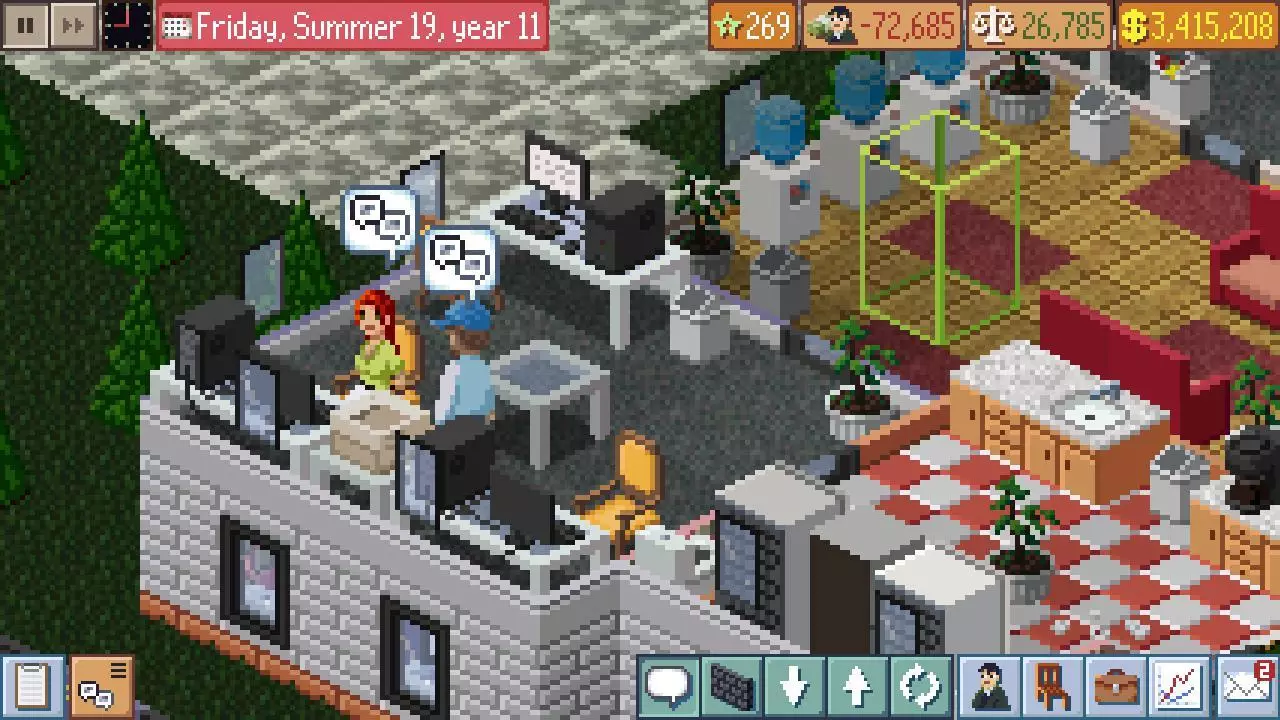
Task: Click the date banner Friday Summer 19
Action: (350, 26)
